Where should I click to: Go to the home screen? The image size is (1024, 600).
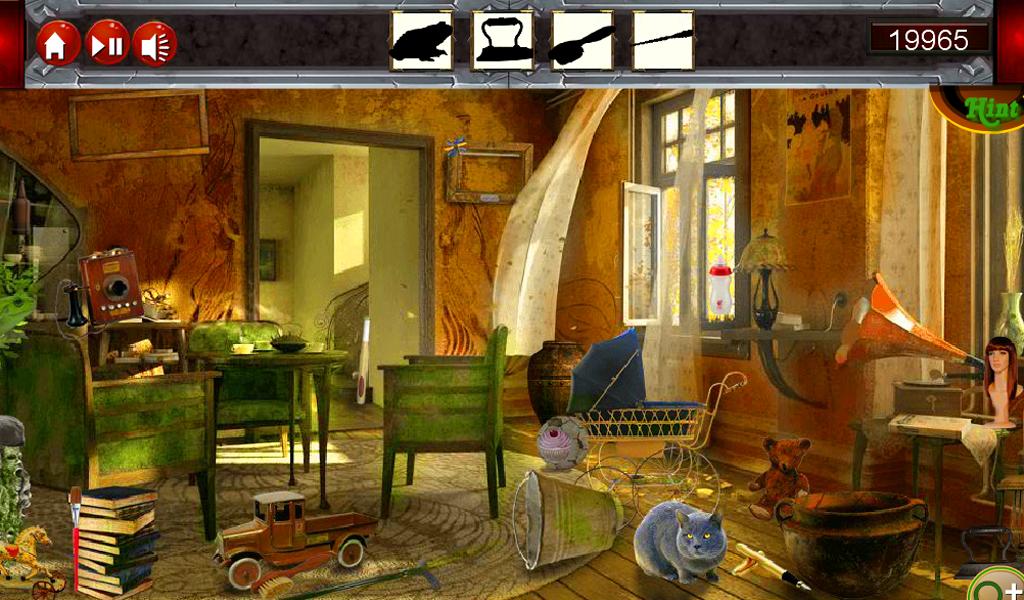click(56, 44)
